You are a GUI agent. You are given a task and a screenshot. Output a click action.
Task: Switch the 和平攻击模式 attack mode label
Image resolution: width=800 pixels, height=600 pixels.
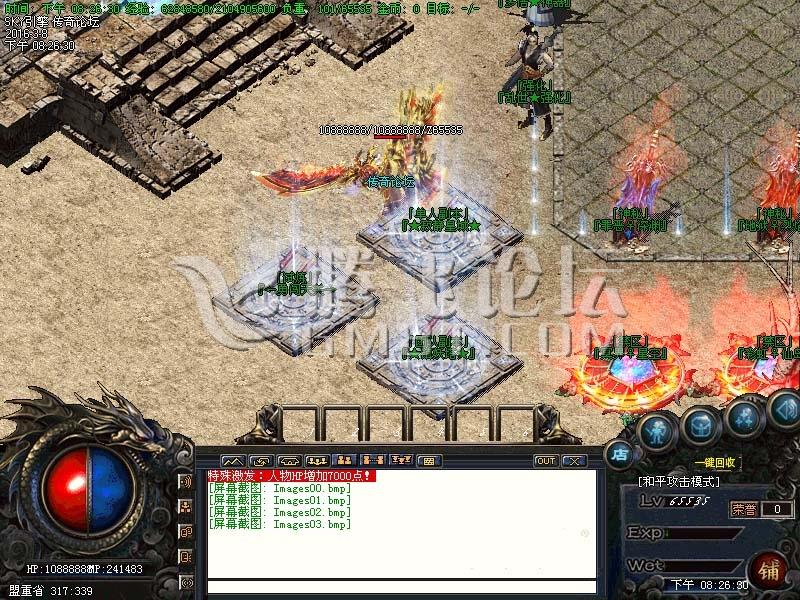pos(679,482)
